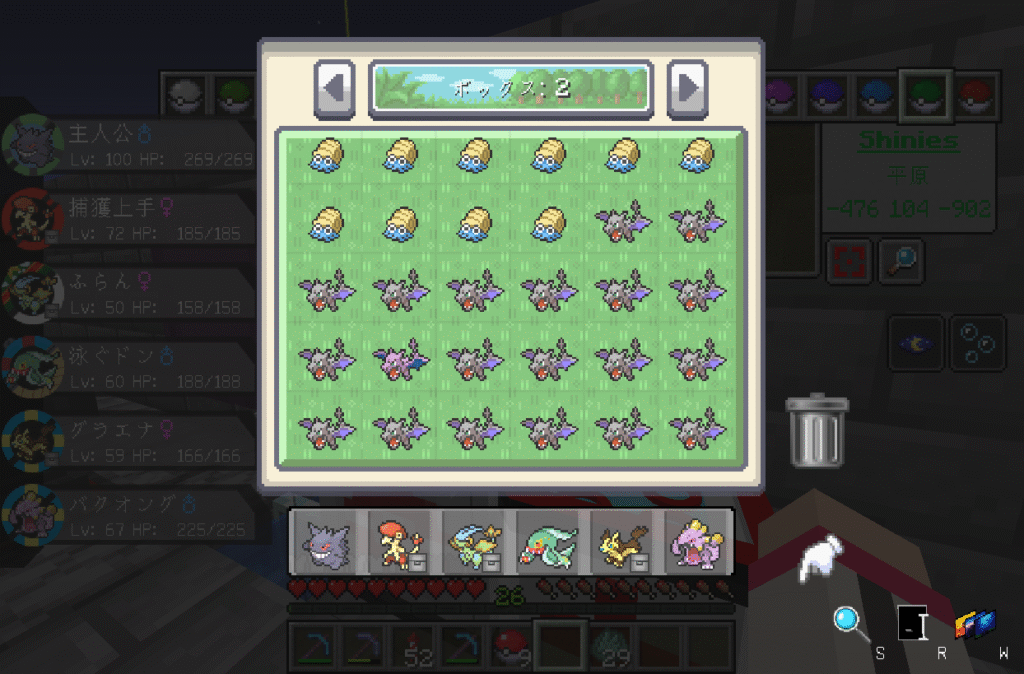Screen dimensions: 1024x674
Task: Choose Leafeon from the party row
Action: point(474,543)
